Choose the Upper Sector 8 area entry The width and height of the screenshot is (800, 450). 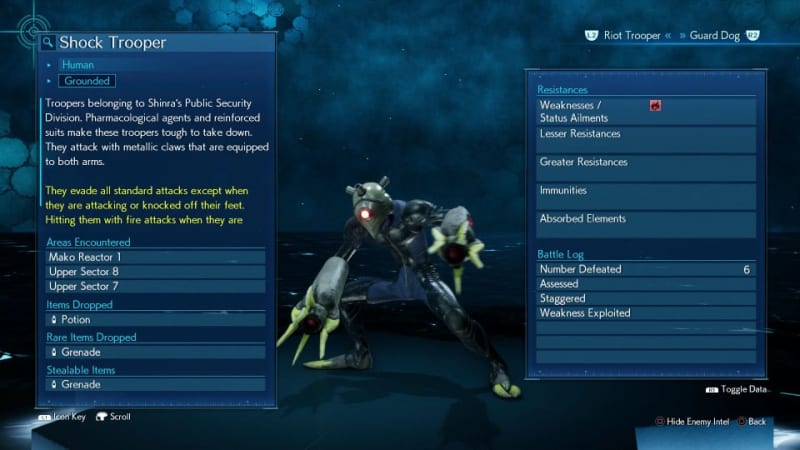click(155, 272)
